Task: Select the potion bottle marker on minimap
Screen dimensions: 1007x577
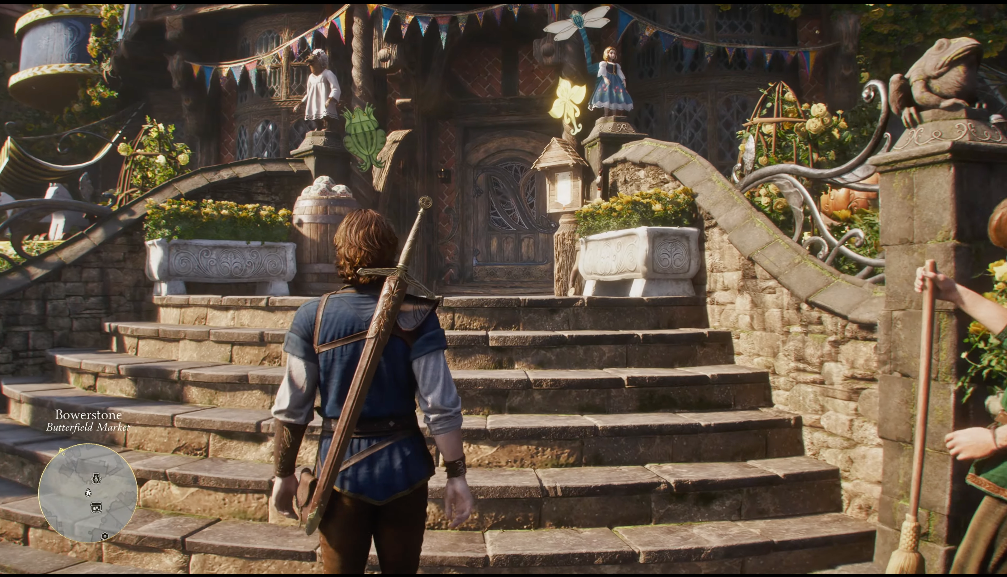Action: (96, 478)
